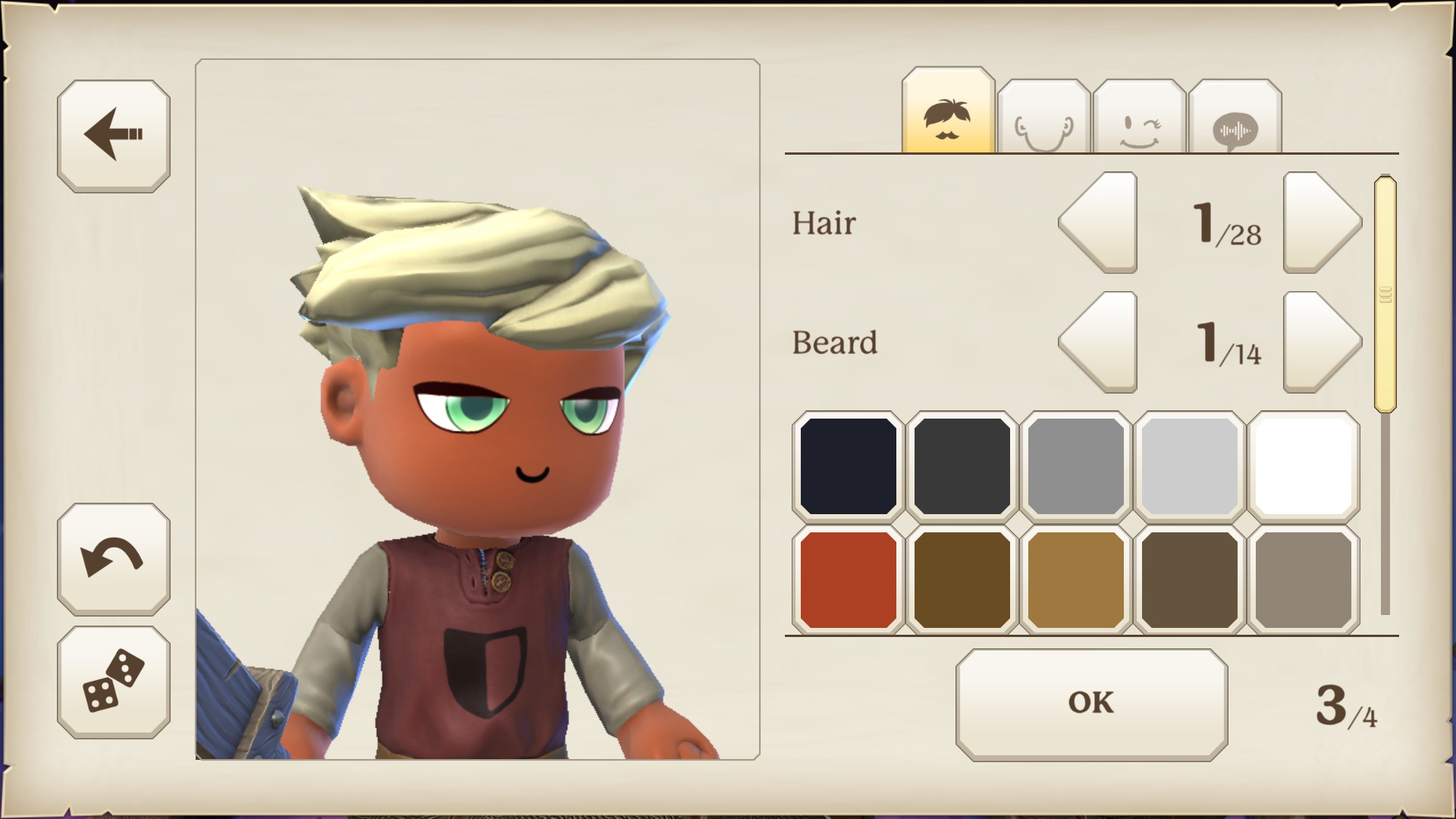Undo changes with the curved arrow button
The height and width of the screenshot is (819, 1456).
coord(114,559)
